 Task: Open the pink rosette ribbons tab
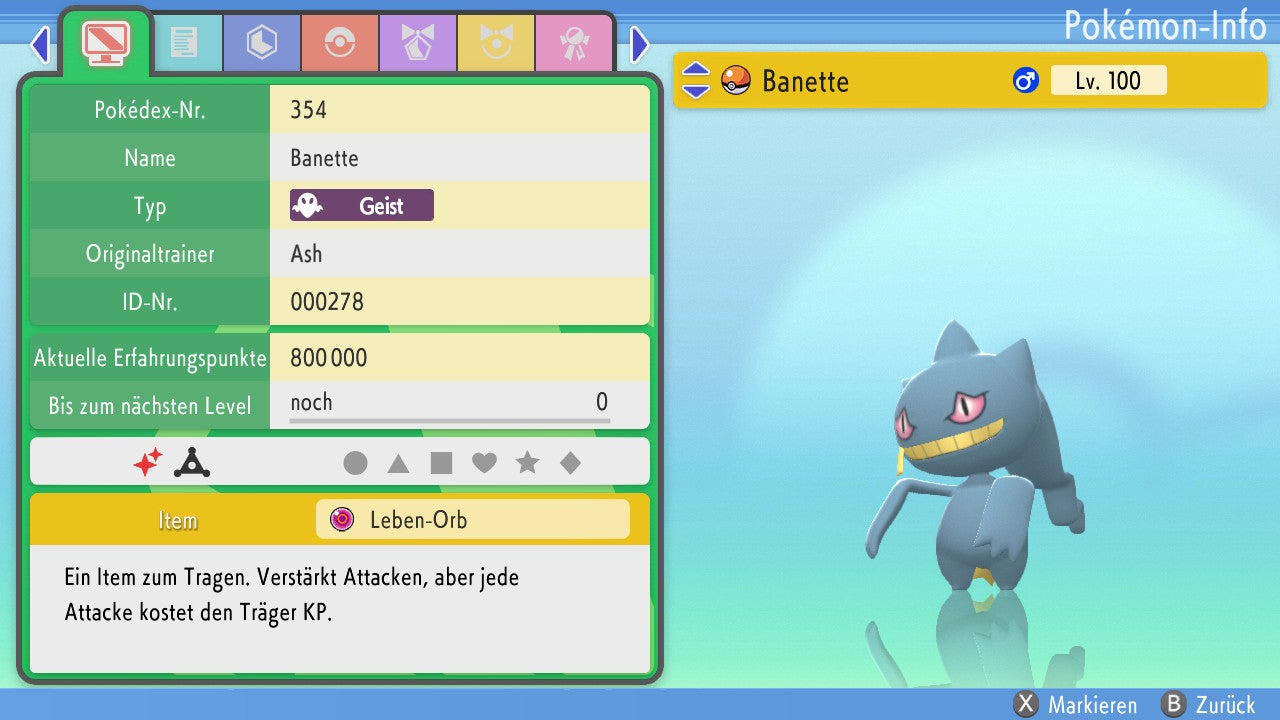coord(573,43)
